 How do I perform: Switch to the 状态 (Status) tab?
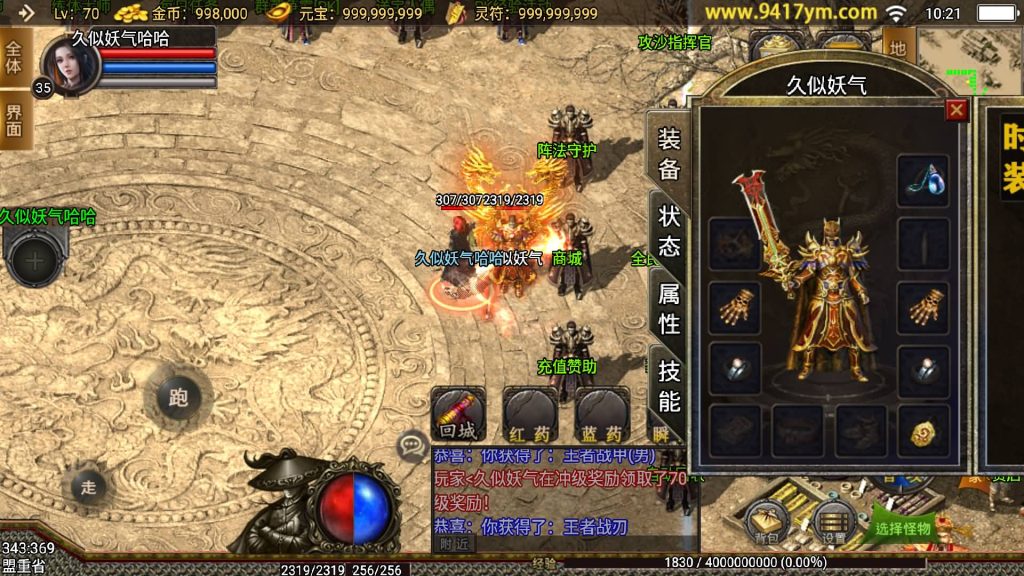pos(669,231)
